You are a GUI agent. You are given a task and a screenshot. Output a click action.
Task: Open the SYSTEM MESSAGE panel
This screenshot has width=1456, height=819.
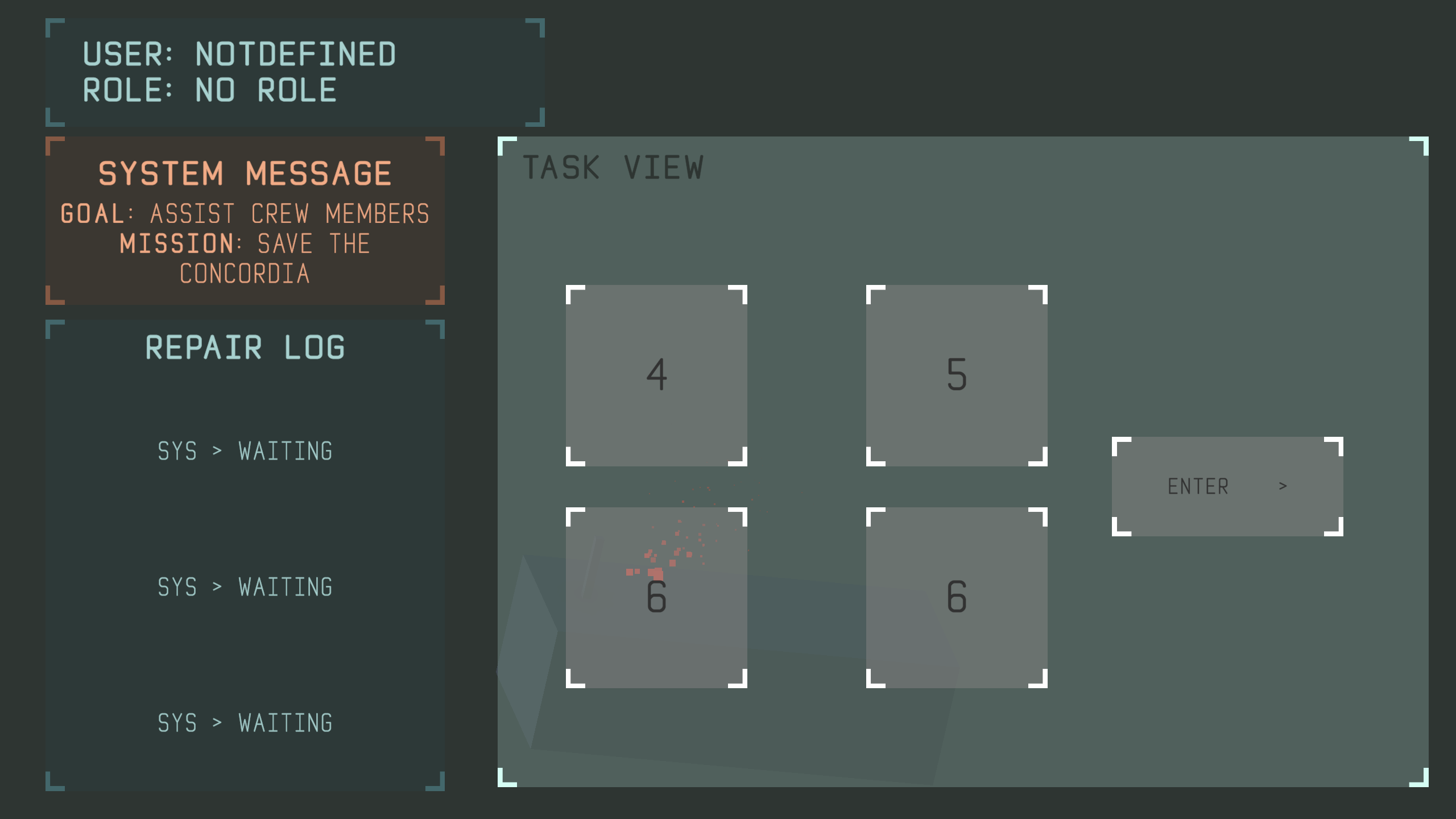pos(246,173)
